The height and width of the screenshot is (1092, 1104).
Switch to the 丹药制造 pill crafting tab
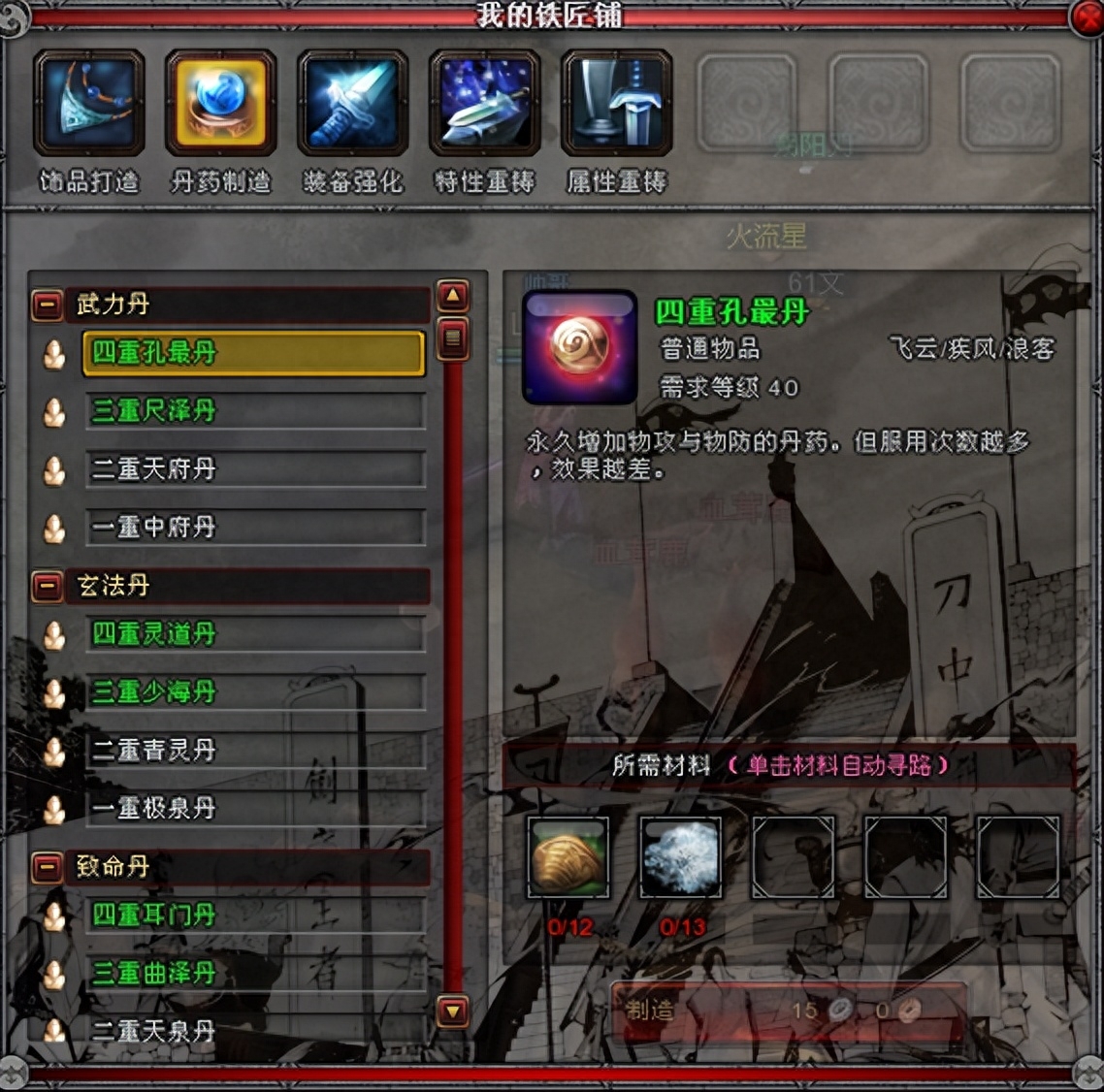point(221,103)
